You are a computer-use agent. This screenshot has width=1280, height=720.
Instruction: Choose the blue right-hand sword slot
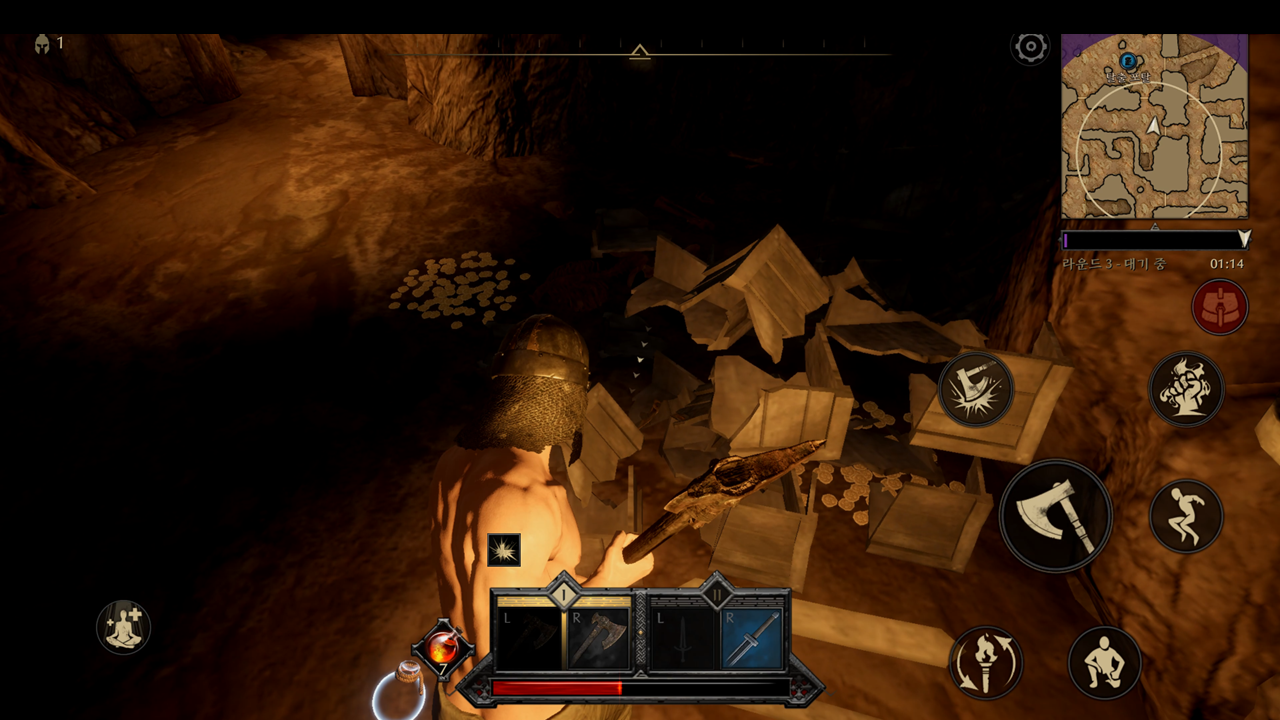[752, 638]
